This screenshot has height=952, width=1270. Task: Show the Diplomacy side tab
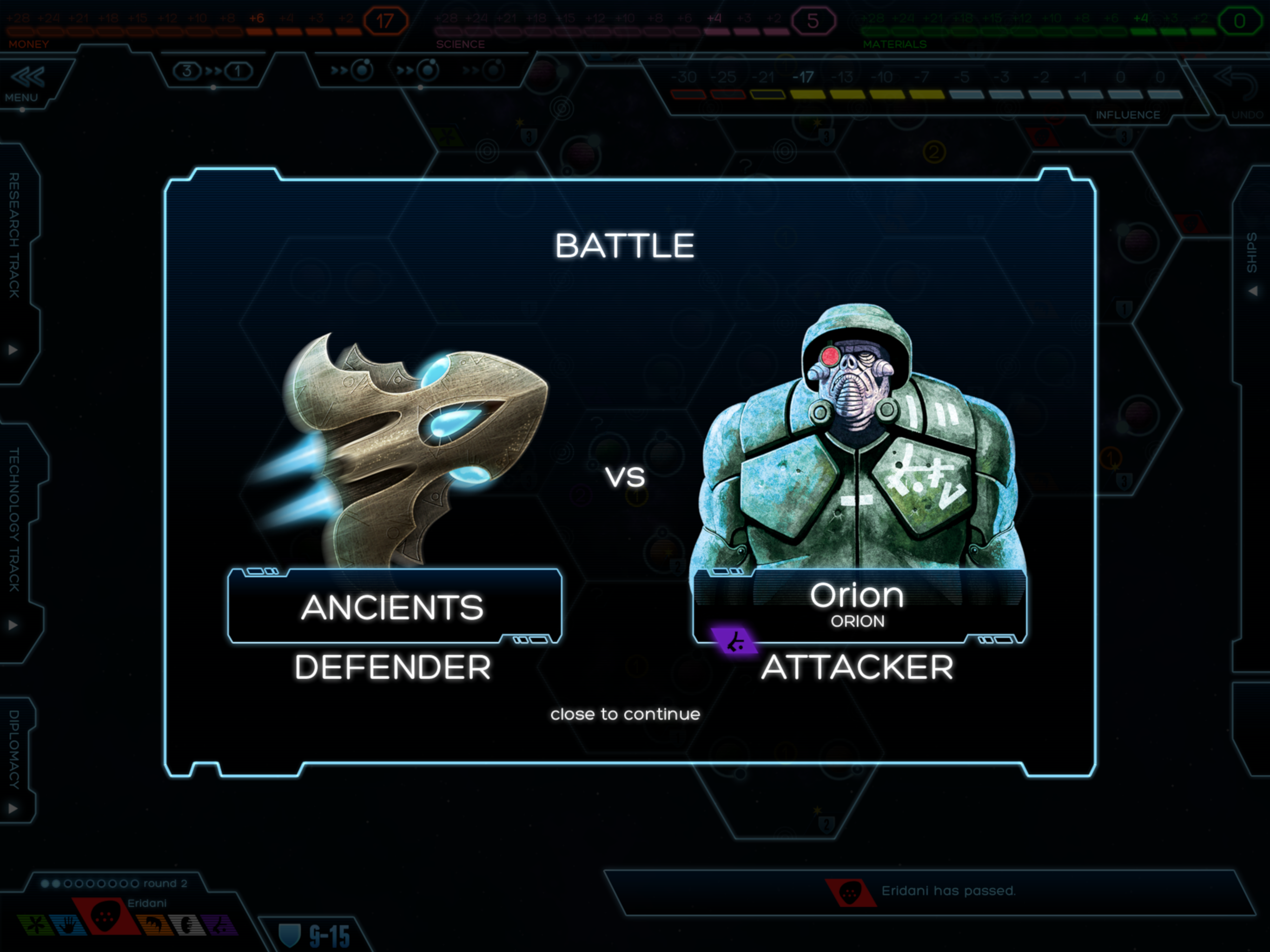15,758
